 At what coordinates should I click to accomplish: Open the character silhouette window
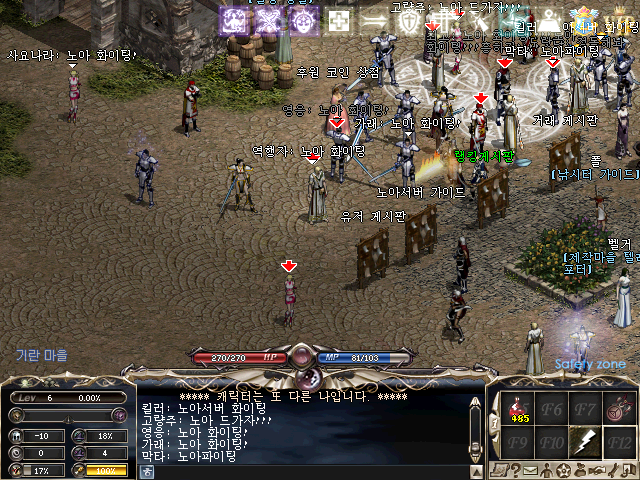coord(548,470)
